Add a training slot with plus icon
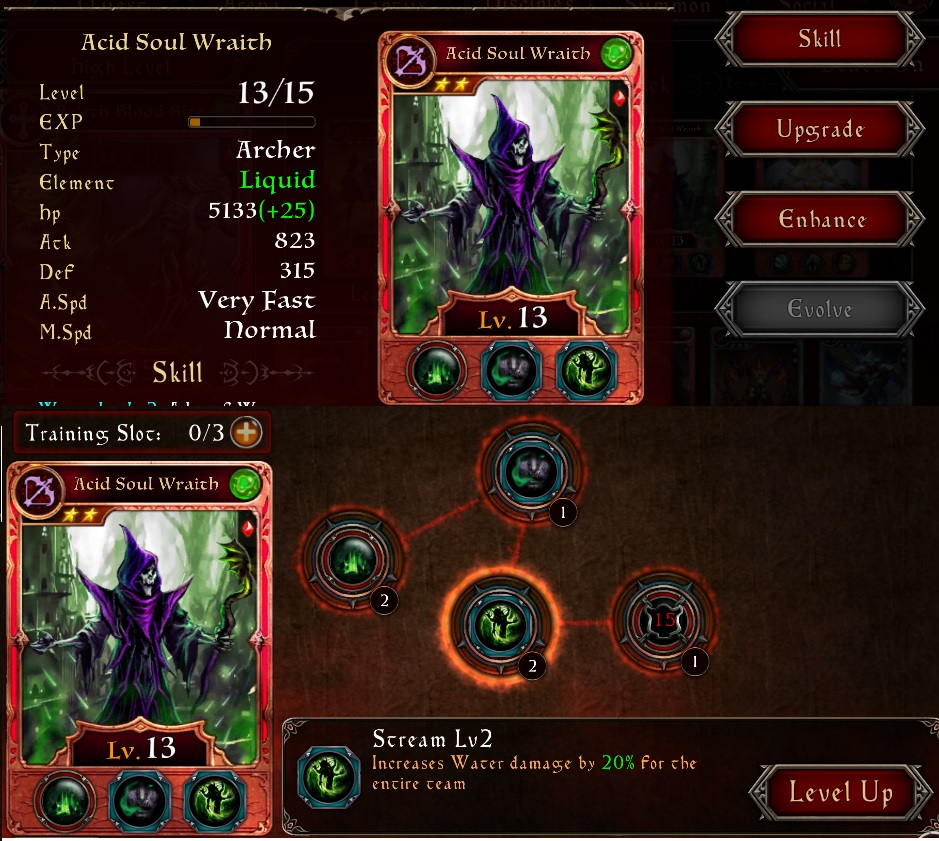 click(245, 433)
